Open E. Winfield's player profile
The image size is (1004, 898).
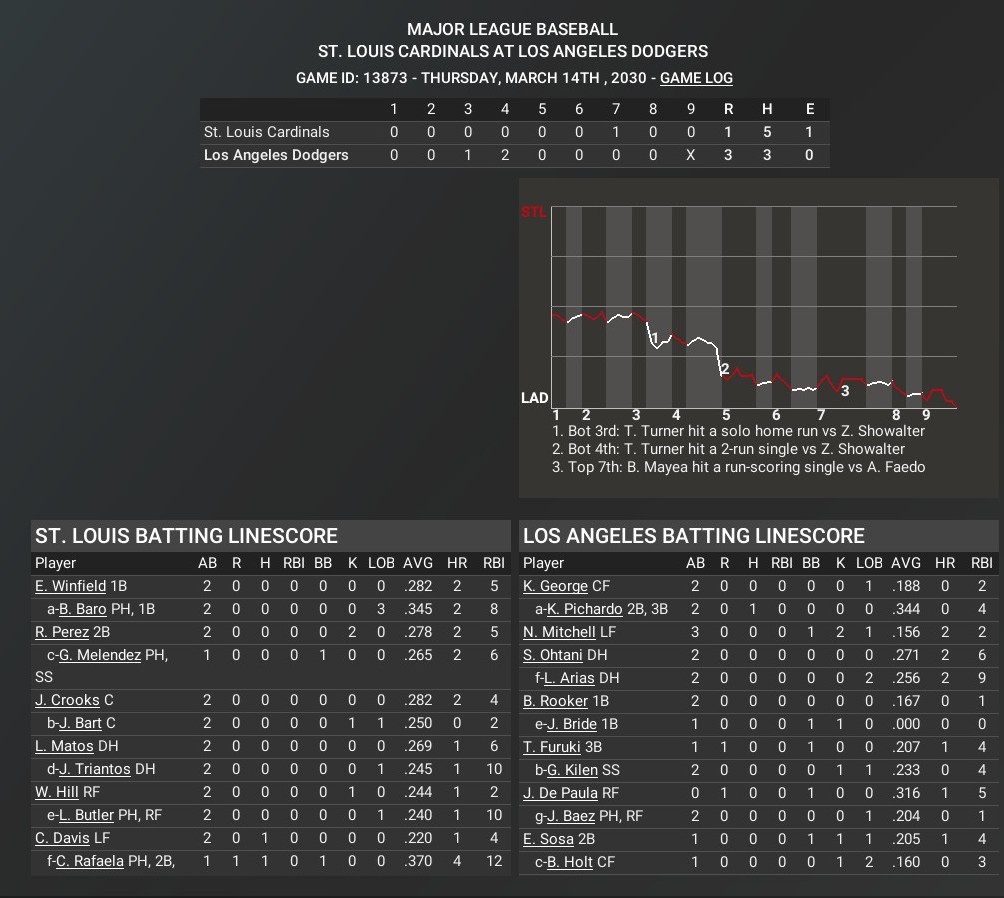tap(70, 586)
